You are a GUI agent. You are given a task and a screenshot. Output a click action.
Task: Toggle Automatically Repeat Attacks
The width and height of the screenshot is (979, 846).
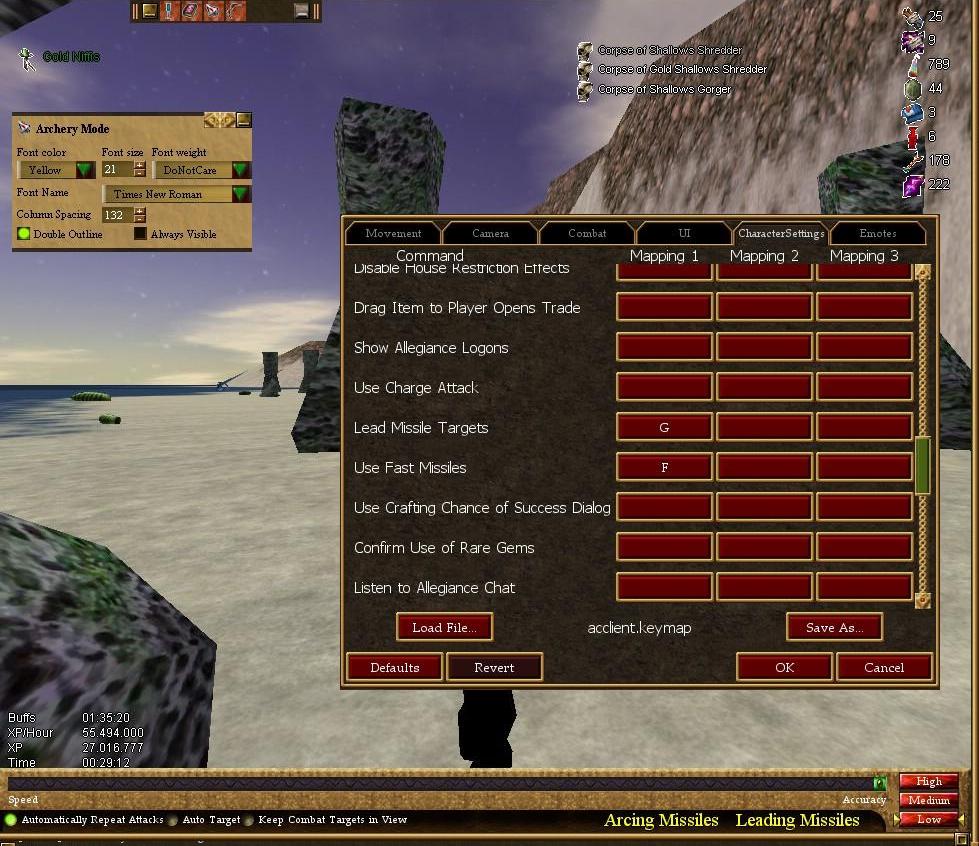[11, 820]
